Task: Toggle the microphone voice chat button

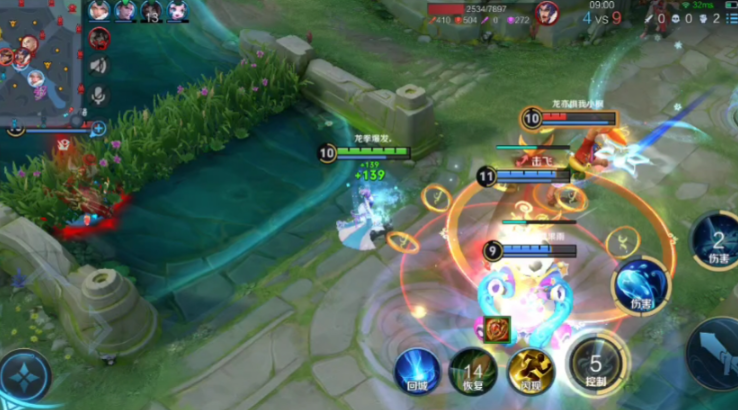Action: point(98,95)
